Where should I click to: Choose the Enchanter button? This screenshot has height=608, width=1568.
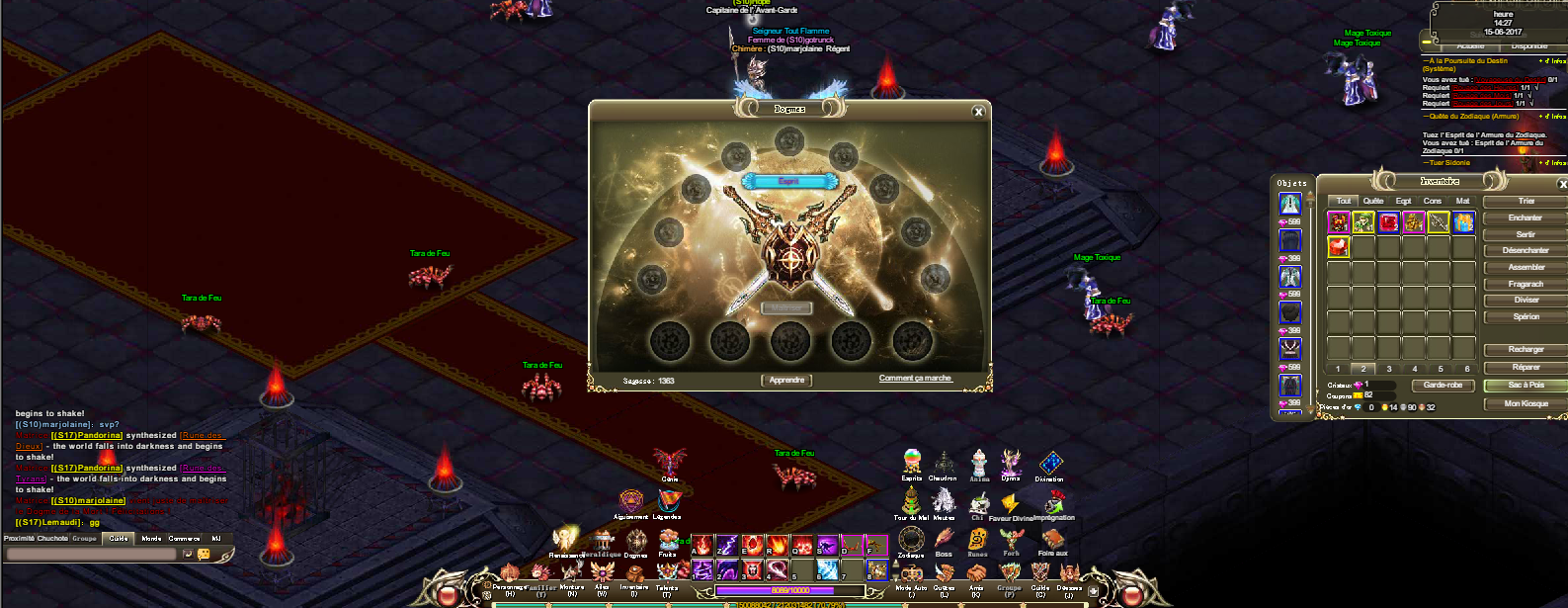point(1526,217)
